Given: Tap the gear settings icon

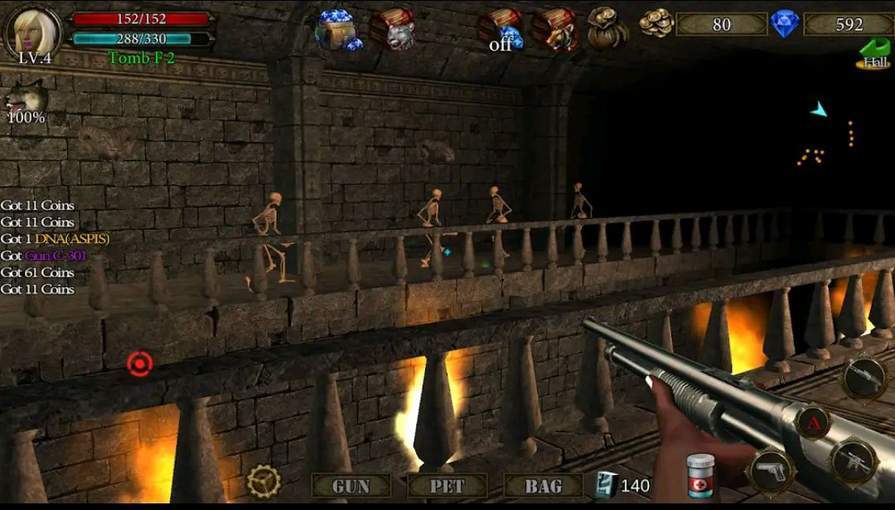Looking at the screenshot, I should pyautogui.click(x=264, y=481).
